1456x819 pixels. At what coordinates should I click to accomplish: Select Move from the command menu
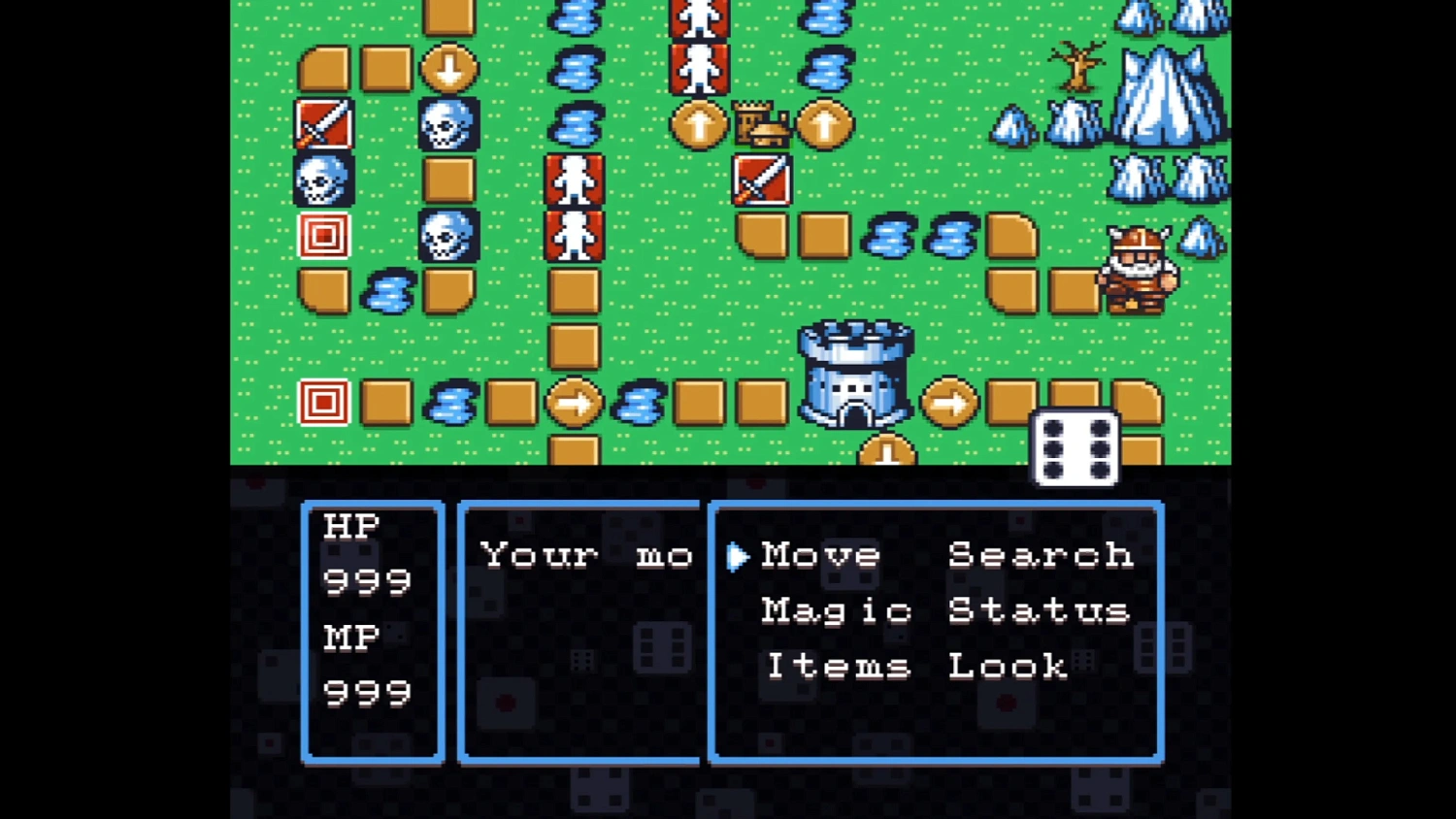tap(820, 555)
